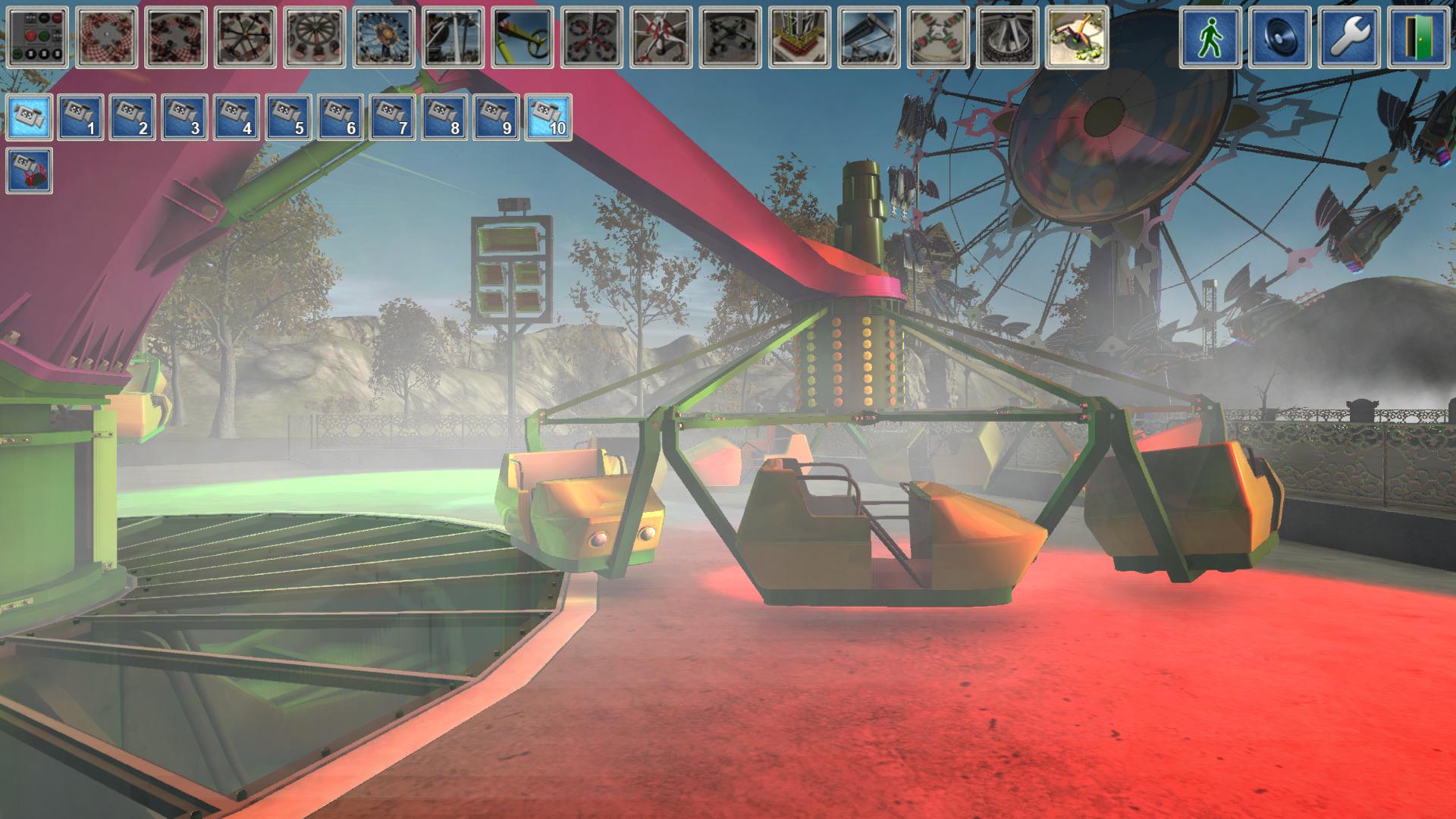Screen dimensions: 1456x819
Task: Exit via the green door icon
Action: tap(1419, 38)
